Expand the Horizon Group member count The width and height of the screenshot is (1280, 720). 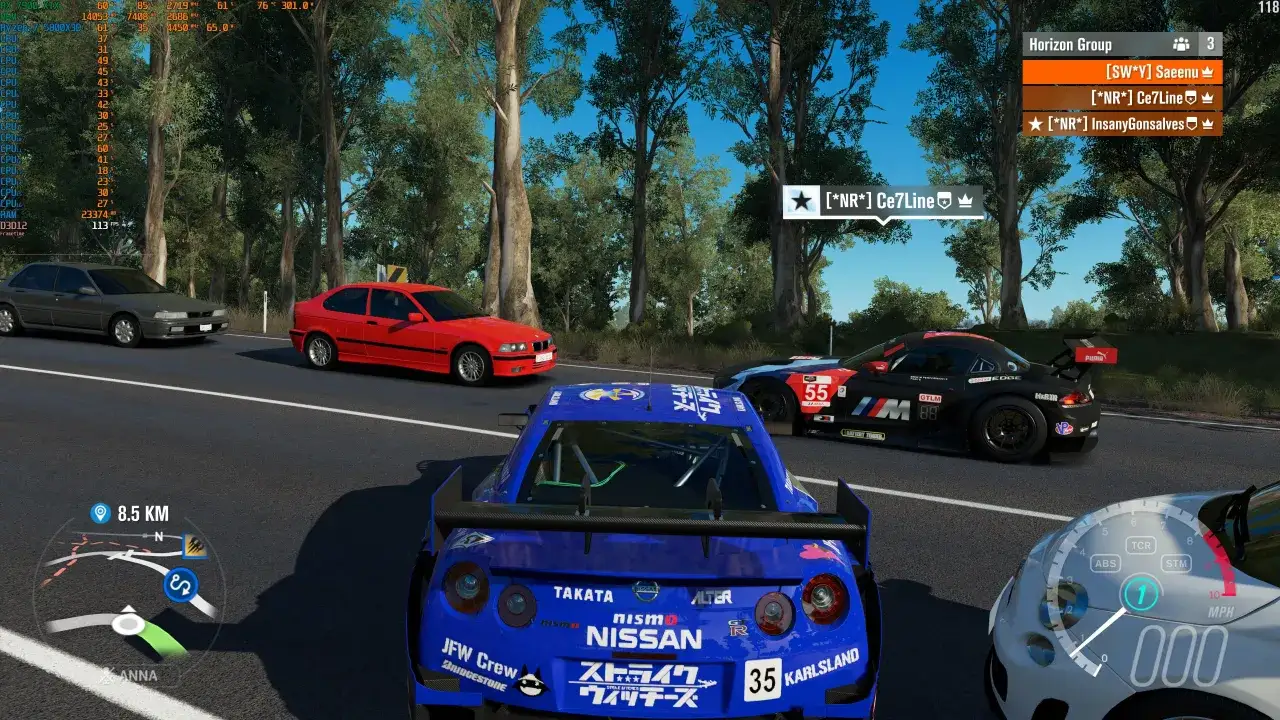(x=1212, y=44)
